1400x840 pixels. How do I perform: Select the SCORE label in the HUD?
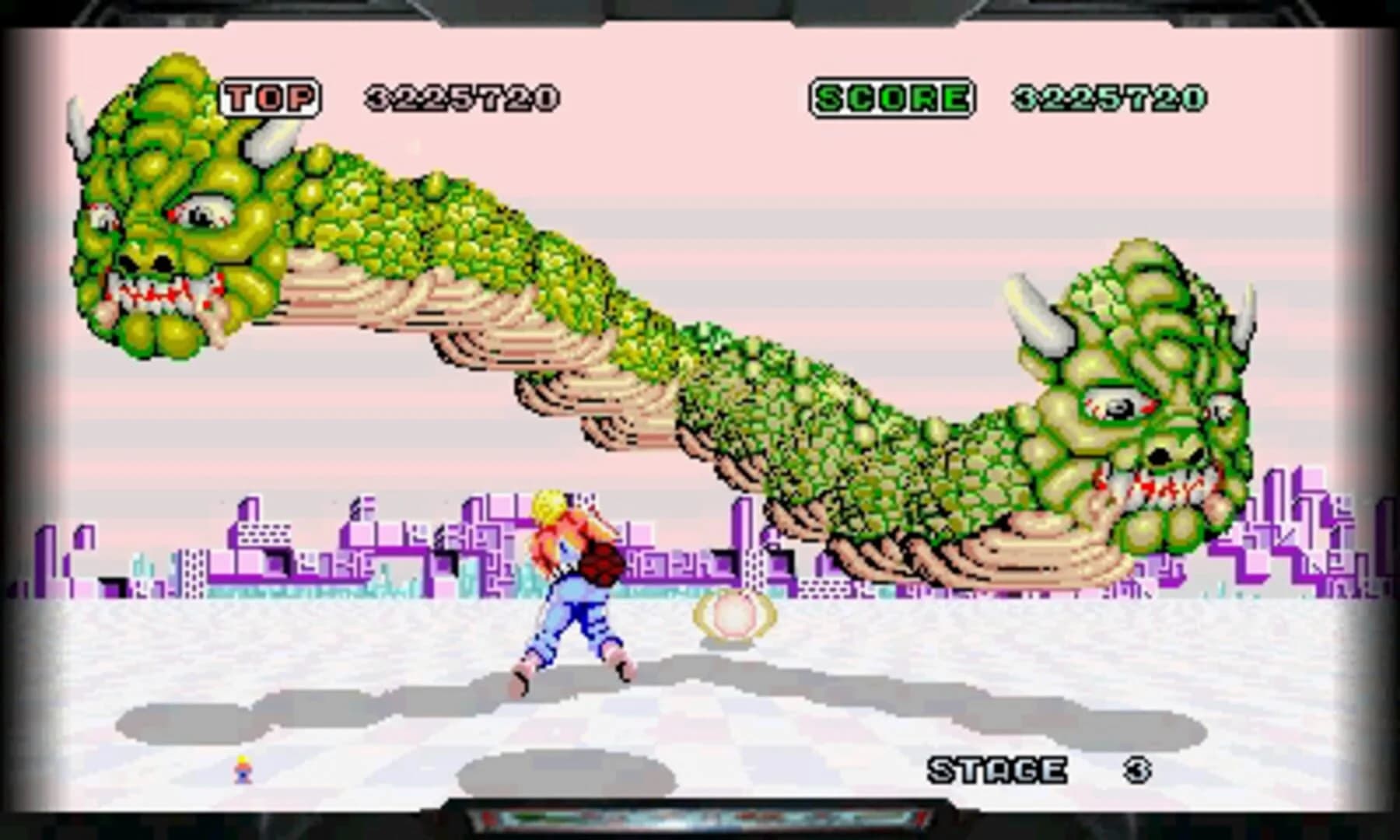pyautogui.click(x=893, y=95)
